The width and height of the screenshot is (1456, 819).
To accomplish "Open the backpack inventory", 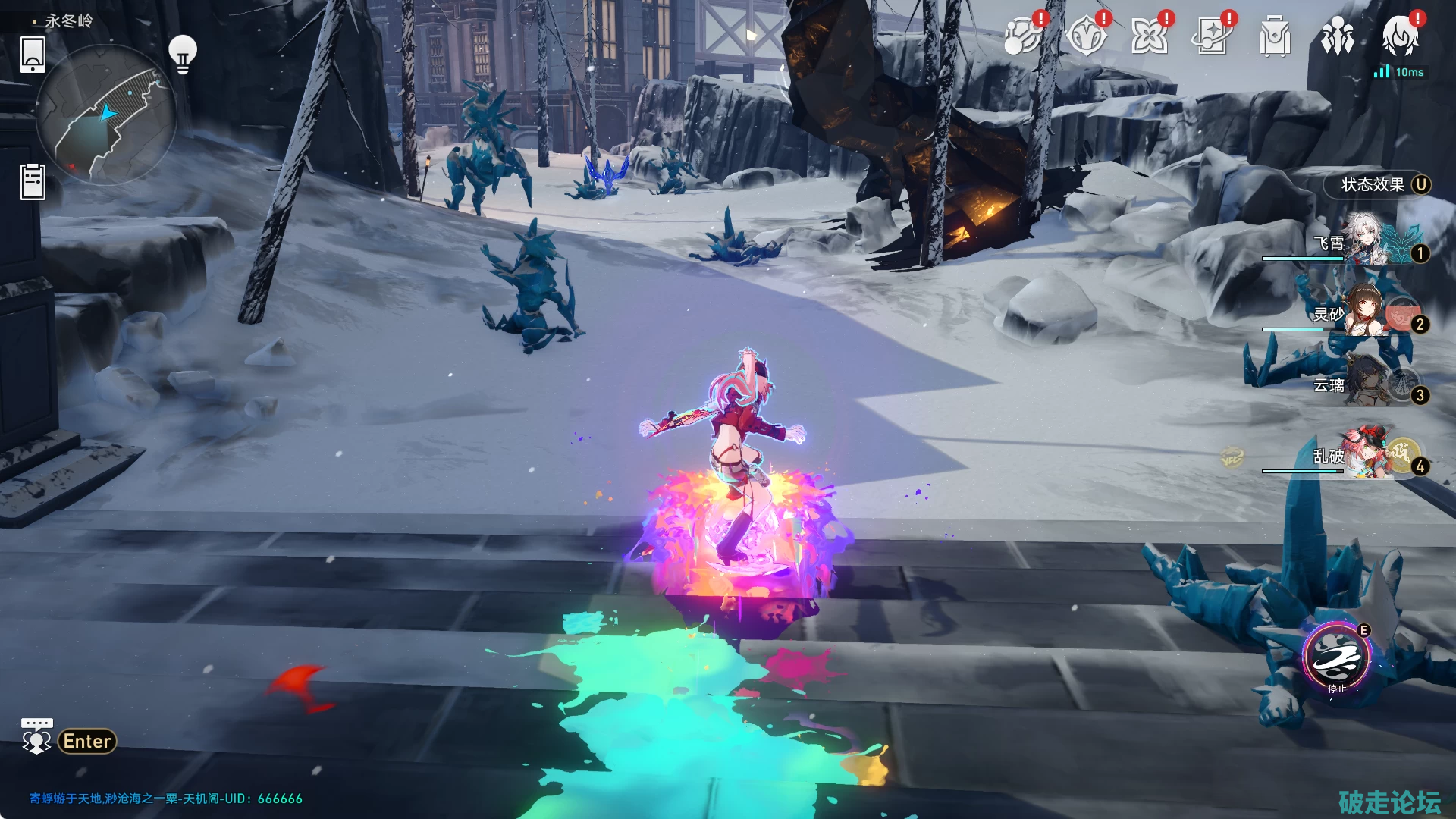I will click(1274, 36).
